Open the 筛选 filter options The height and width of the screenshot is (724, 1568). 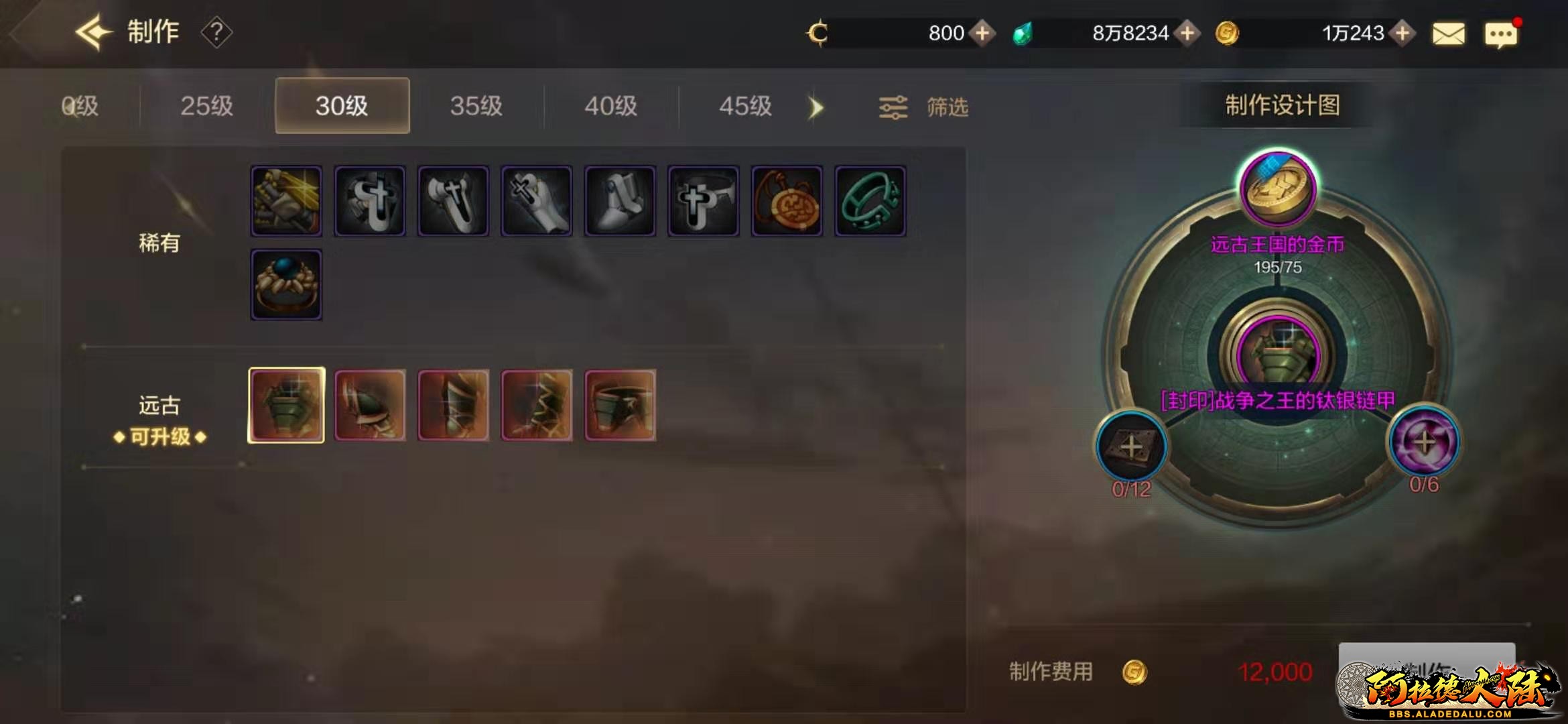tap(924, 107)
